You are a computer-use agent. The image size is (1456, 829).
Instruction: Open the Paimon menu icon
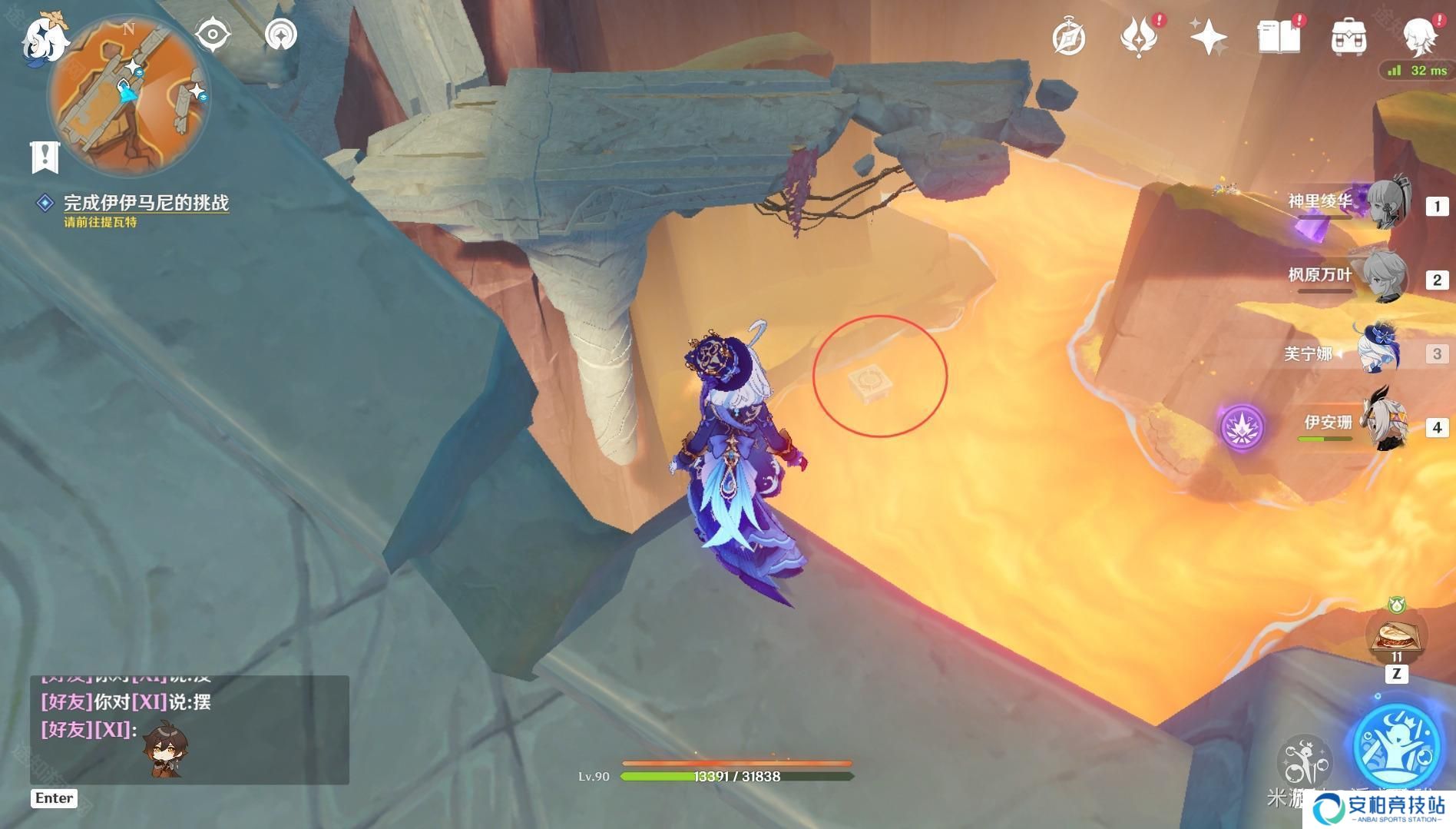[45, 38]
